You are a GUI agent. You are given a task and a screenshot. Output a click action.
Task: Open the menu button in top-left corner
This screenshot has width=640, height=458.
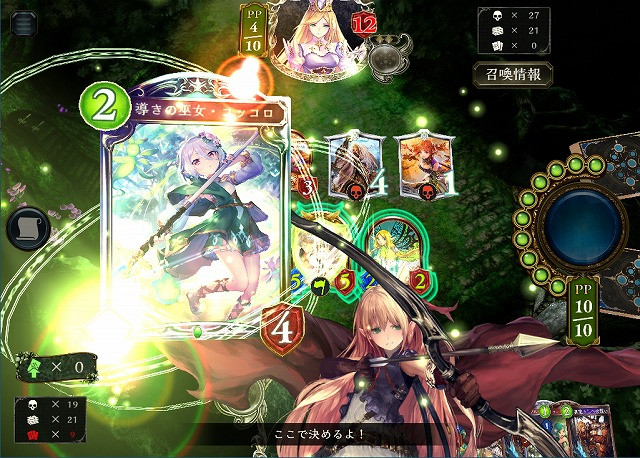pyautogui.click(x=21, y=24)
